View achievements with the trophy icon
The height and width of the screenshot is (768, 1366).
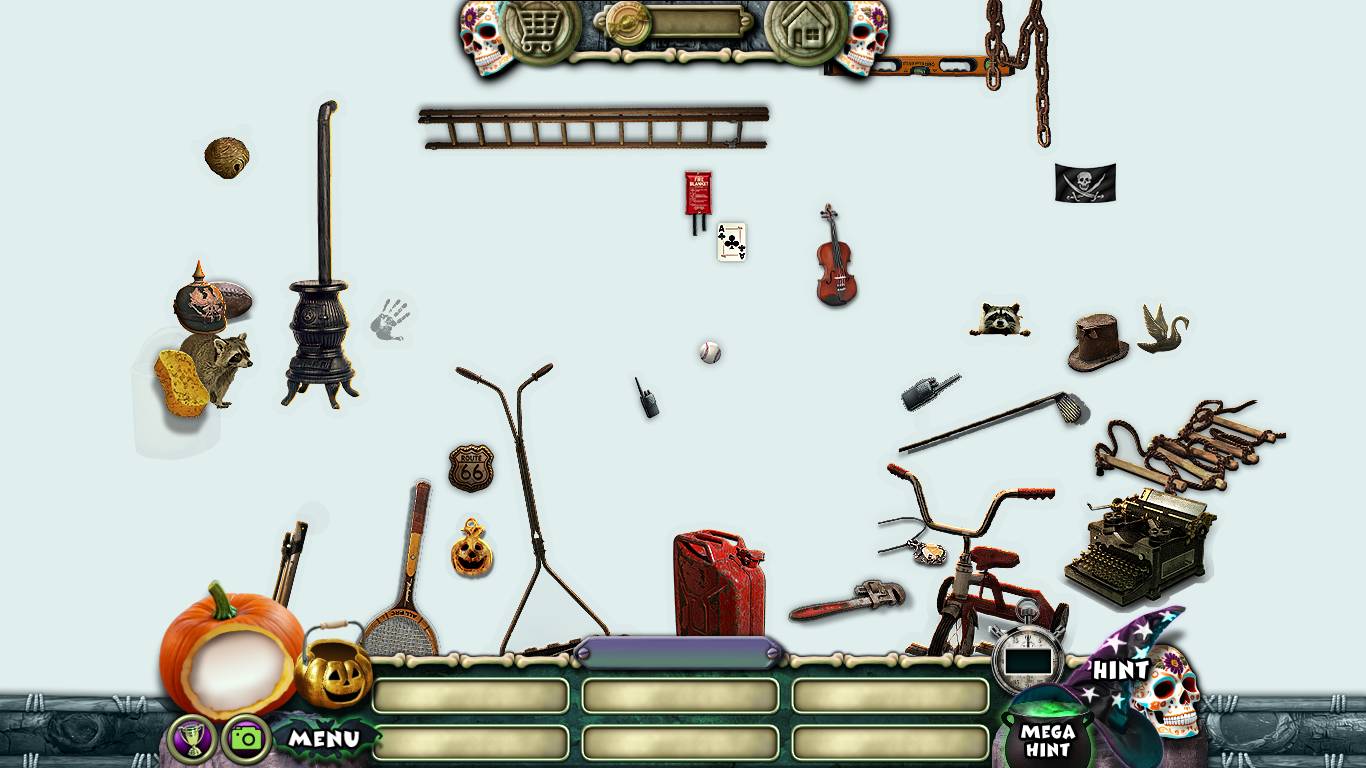point(193,739)
